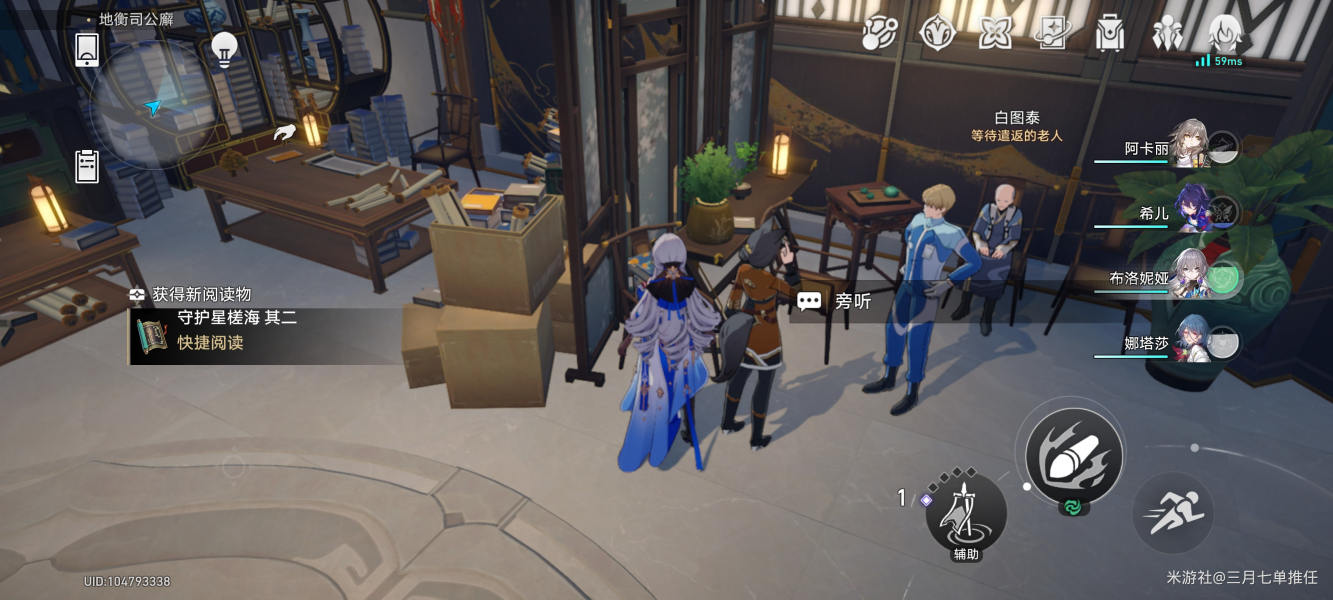Viewport: 1333px width, 600px height.
Task: Tap the sprint button
Action: (1173, 513)
